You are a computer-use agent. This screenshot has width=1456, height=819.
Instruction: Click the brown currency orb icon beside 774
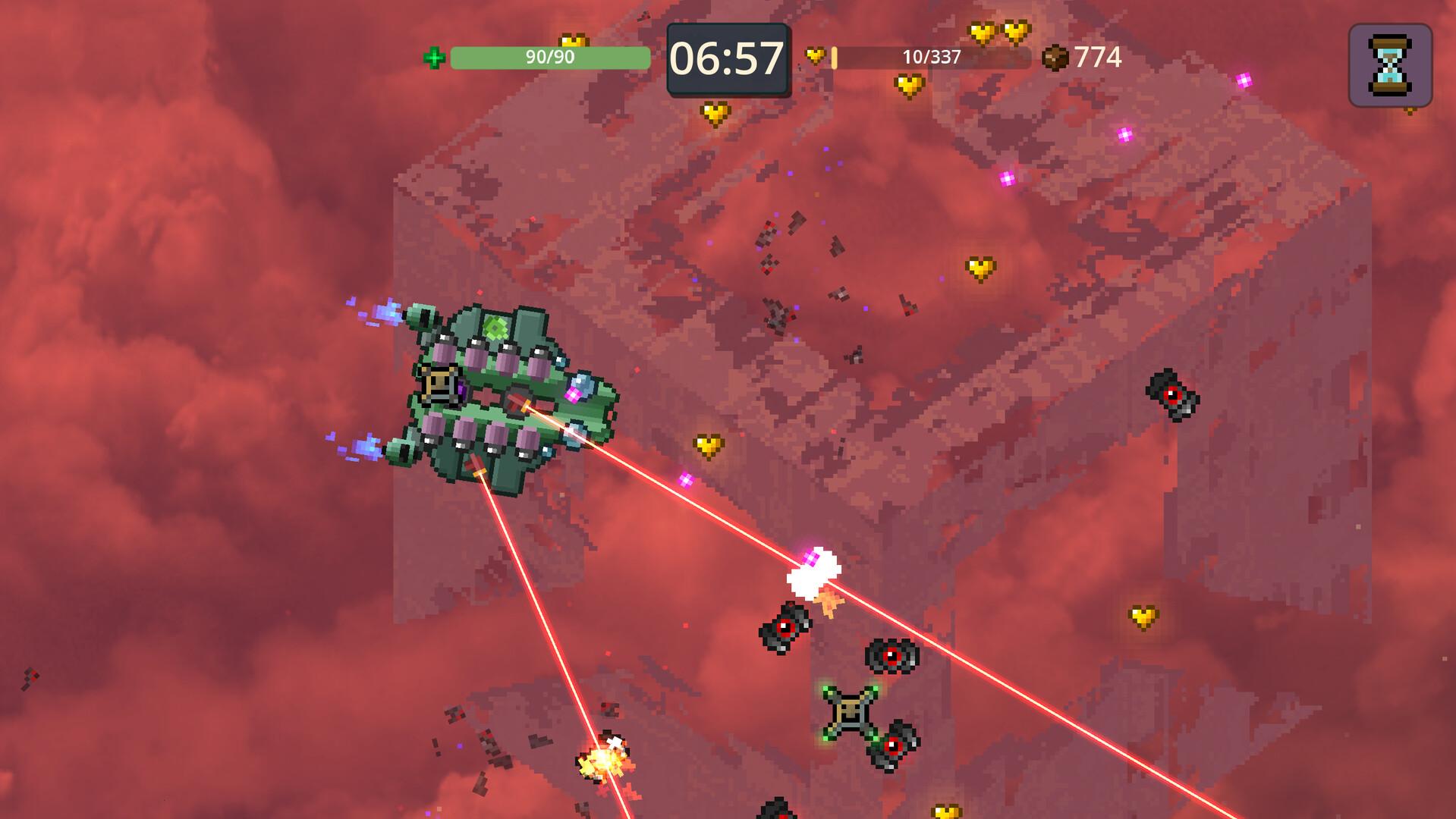point(1055,55)
